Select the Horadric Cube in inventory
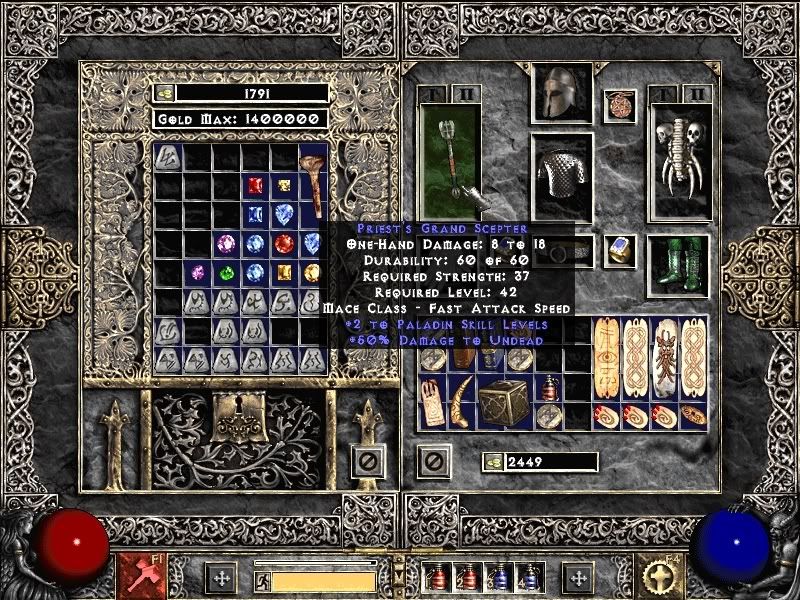 pos(500,401)
